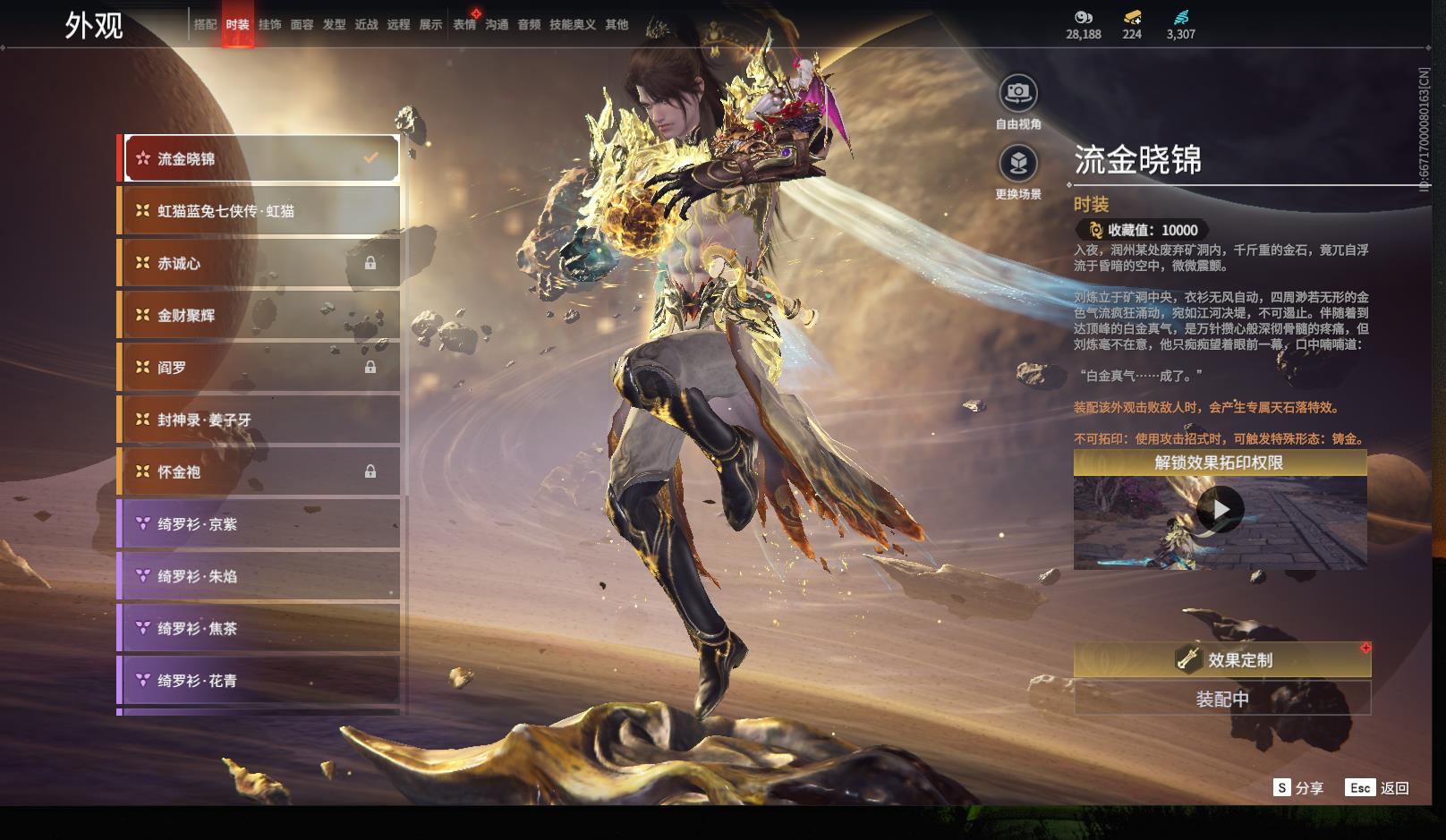The height and width of the screenshot is (840, 1446).
Task: Open the 效果定制 customization
Action: [1222, 660]
